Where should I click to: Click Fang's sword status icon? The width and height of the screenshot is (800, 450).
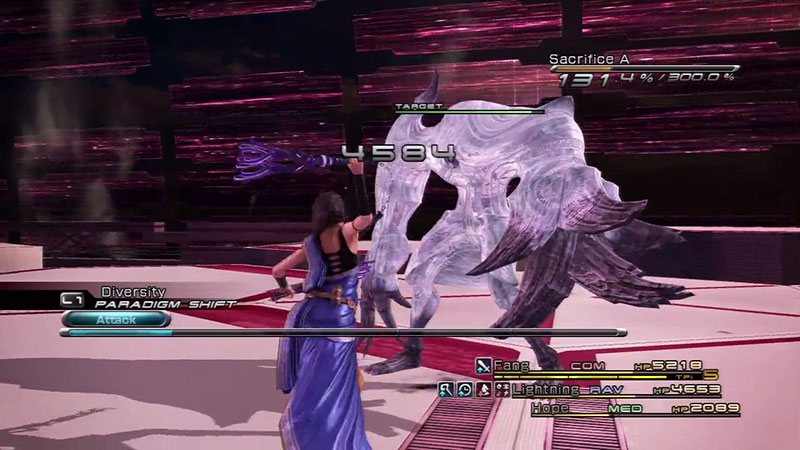point(484,367)
